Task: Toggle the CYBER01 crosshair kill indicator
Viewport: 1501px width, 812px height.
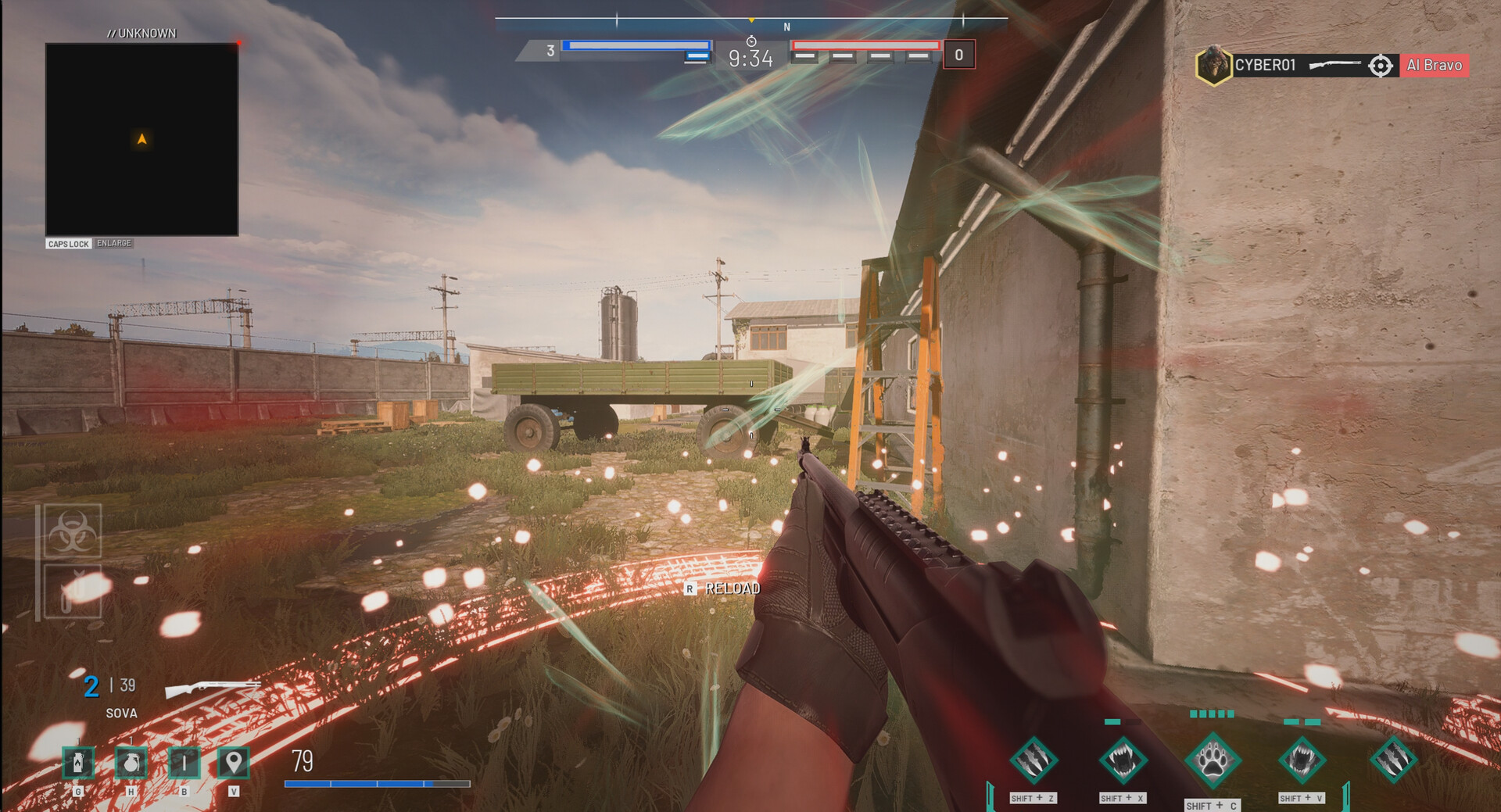Action: 1381,66
